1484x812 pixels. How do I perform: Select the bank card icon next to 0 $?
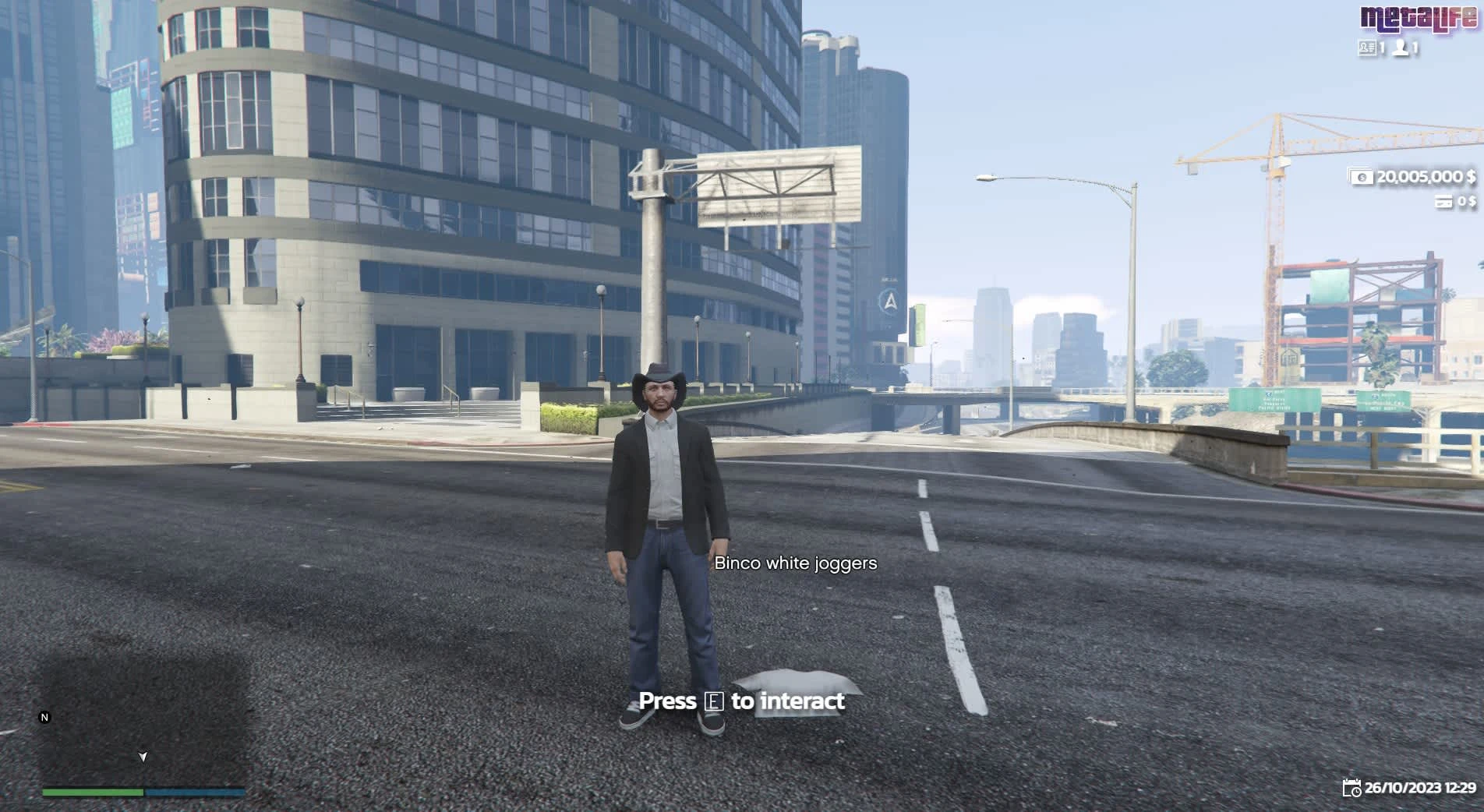coord(1445,202)
